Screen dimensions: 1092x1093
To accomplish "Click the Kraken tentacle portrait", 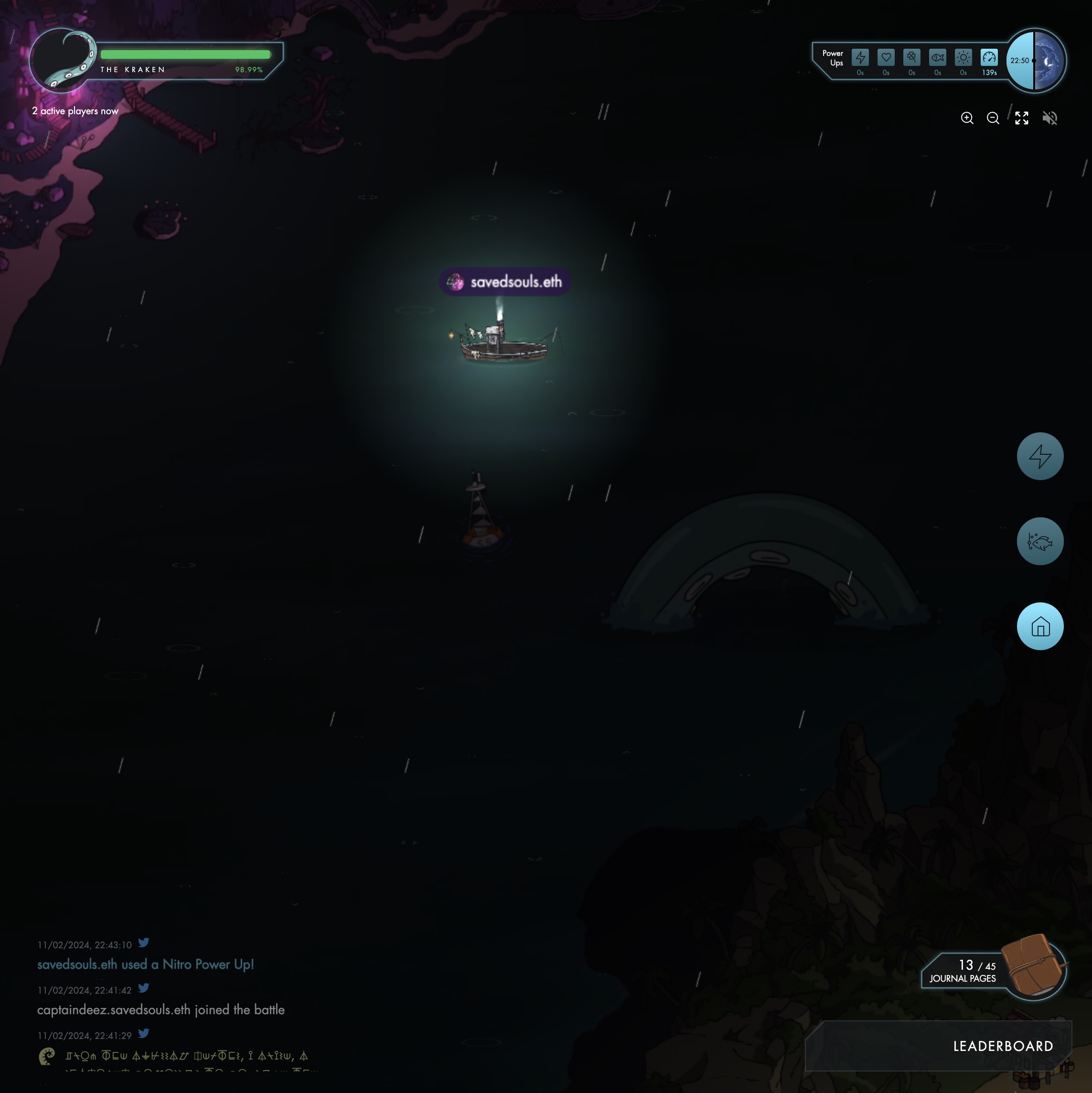I will point(62,60).
